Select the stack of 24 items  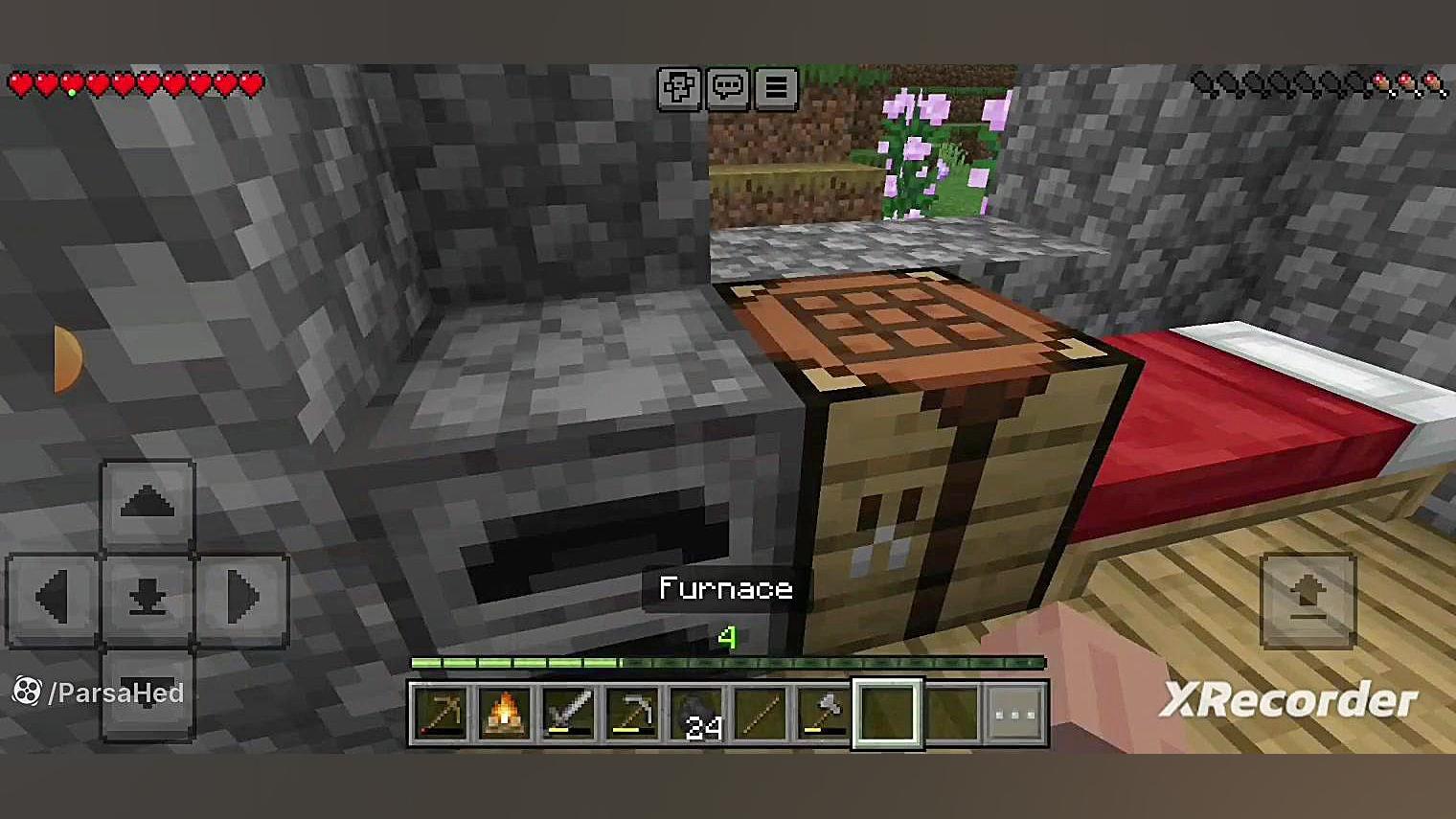click(696, 713)
